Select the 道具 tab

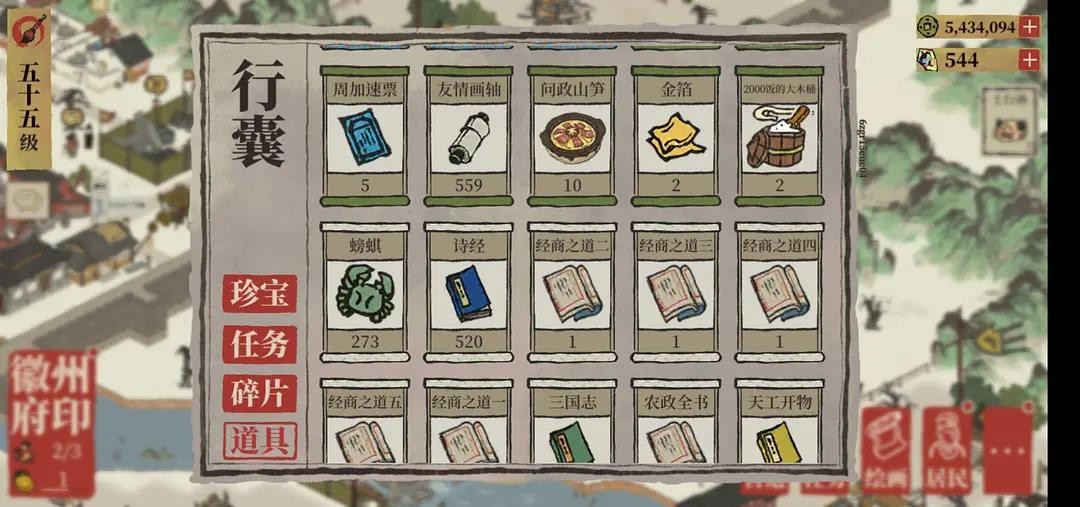click(x=259, y=441)
